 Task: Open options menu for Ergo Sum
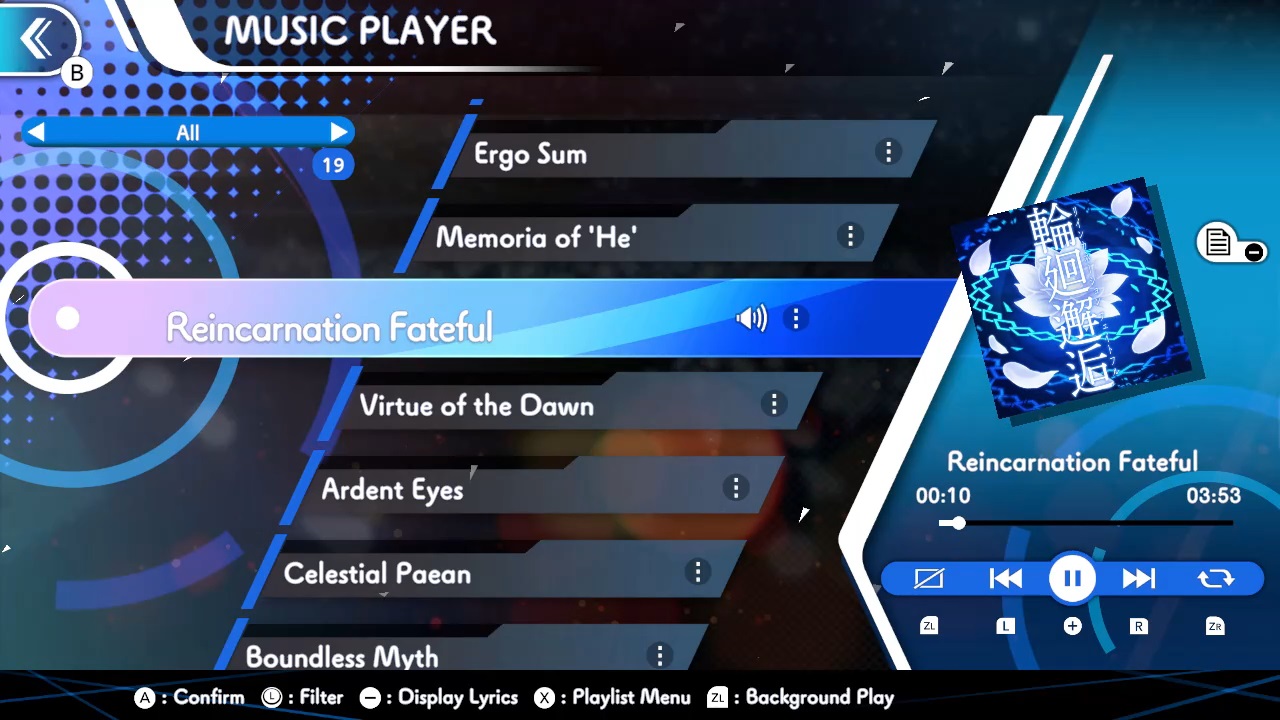coord(888,151)
